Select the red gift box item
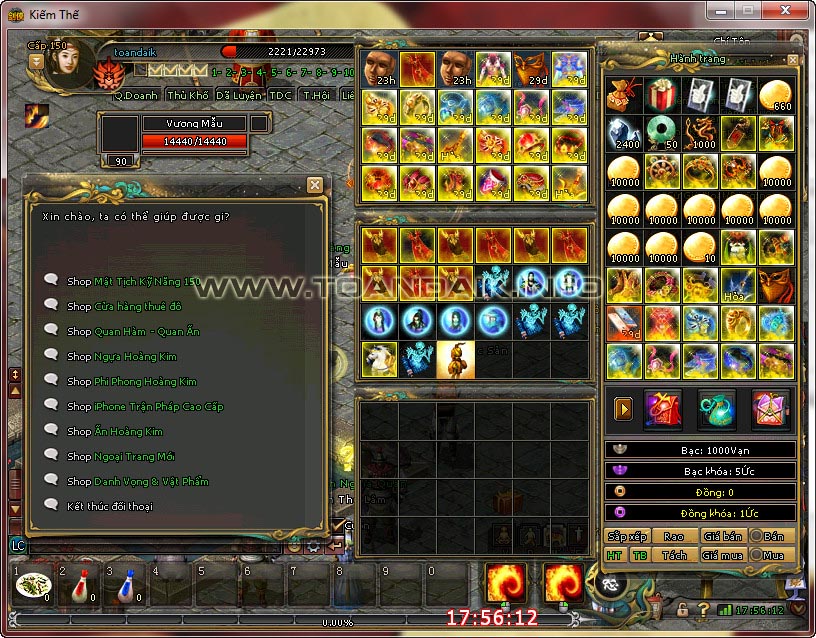 point(662,96)
